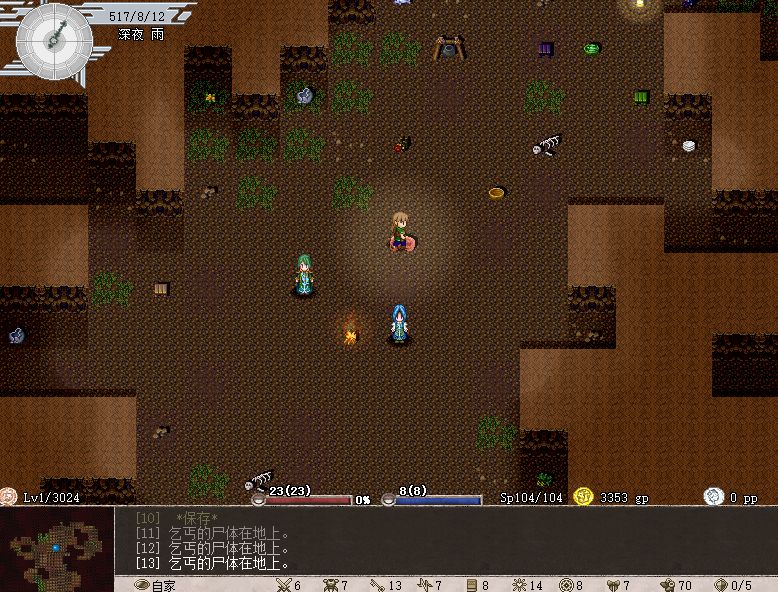Click the platinum coin icon
This screenshot has height=592, width=778.
click(x=713, y=497)
